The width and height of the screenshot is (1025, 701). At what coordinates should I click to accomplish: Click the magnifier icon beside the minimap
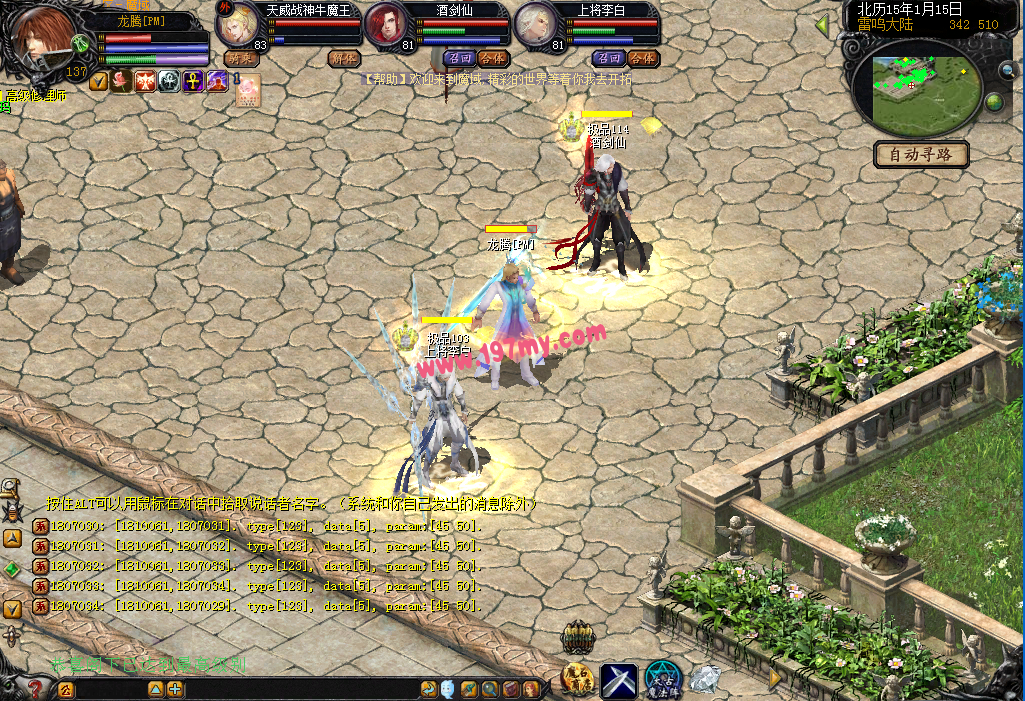click(x=1006, y=70)
